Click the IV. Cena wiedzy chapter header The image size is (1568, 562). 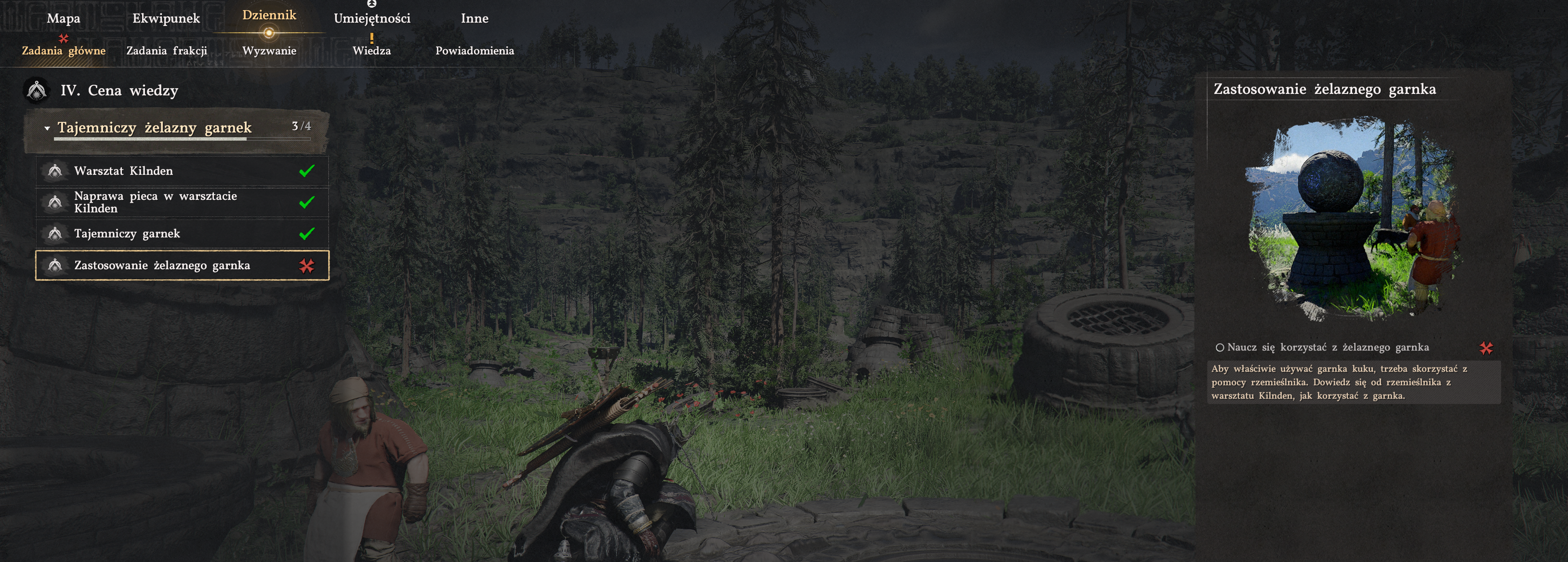pos(119,91)
